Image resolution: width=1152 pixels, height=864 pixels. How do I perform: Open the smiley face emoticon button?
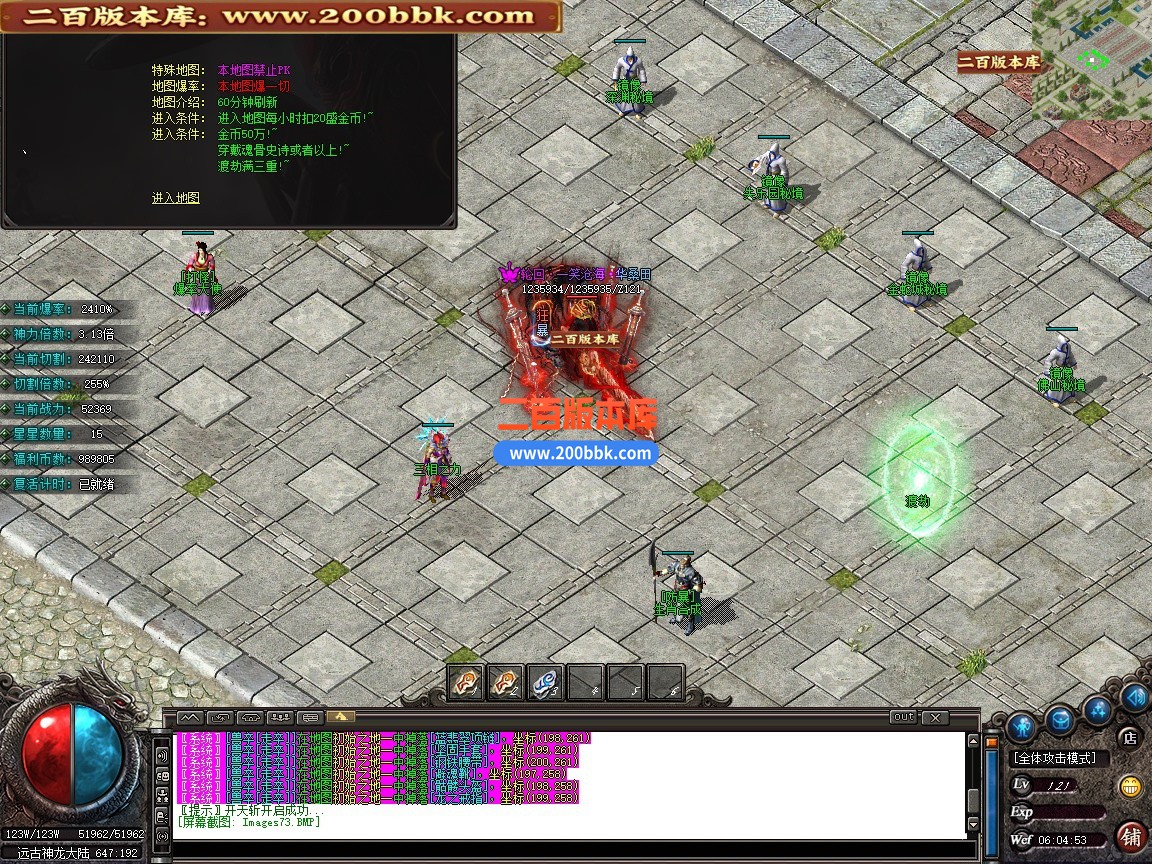tap(1131, 786)
